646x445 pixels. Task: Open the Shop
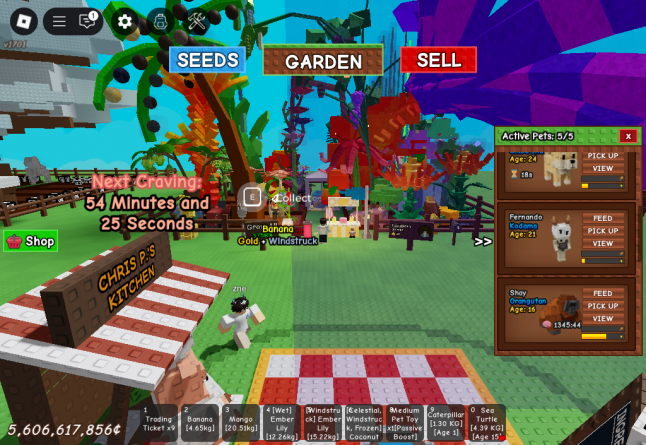pos(31,241)
